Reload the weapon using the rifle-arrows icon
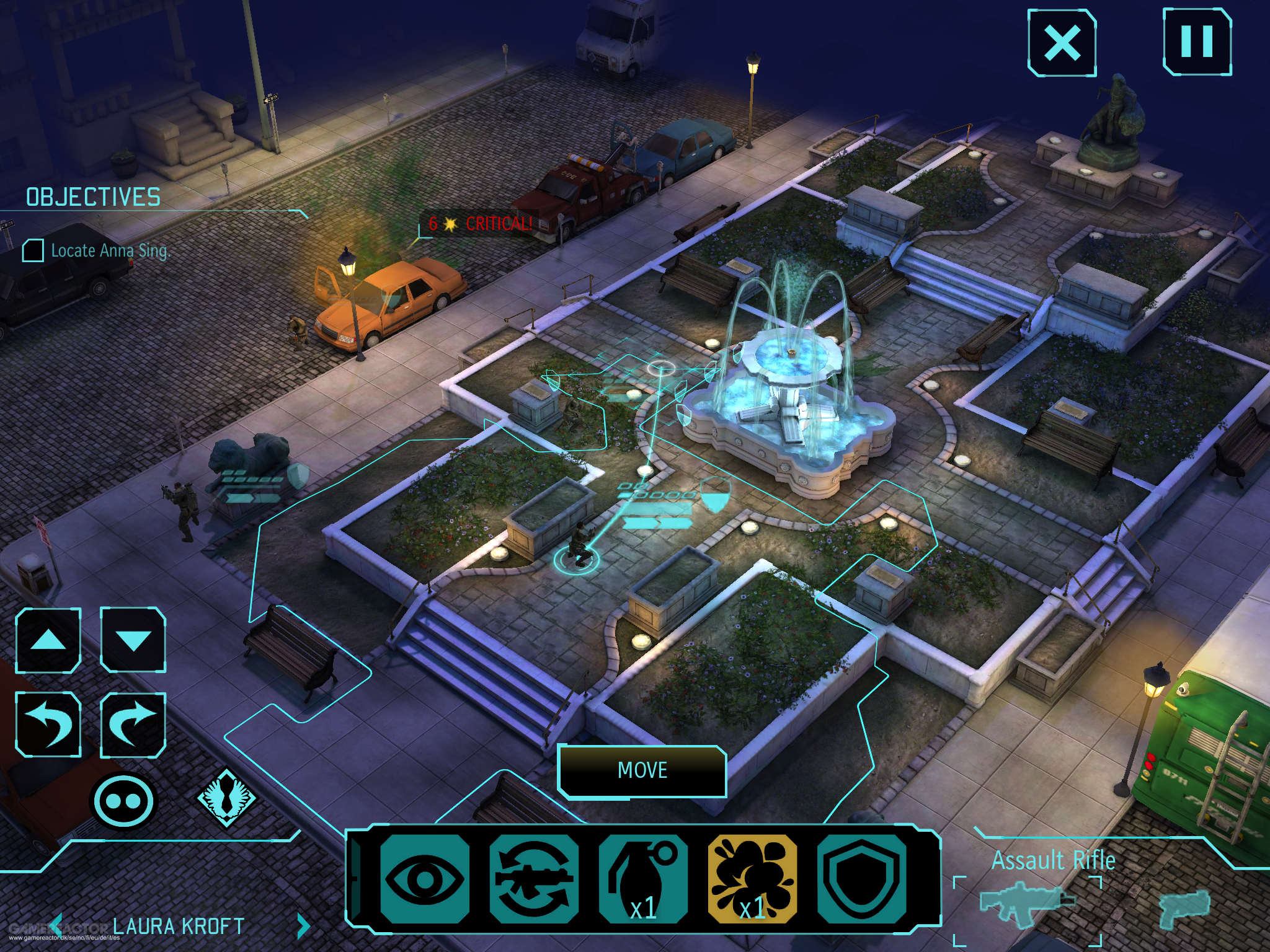 pos(533,879)
